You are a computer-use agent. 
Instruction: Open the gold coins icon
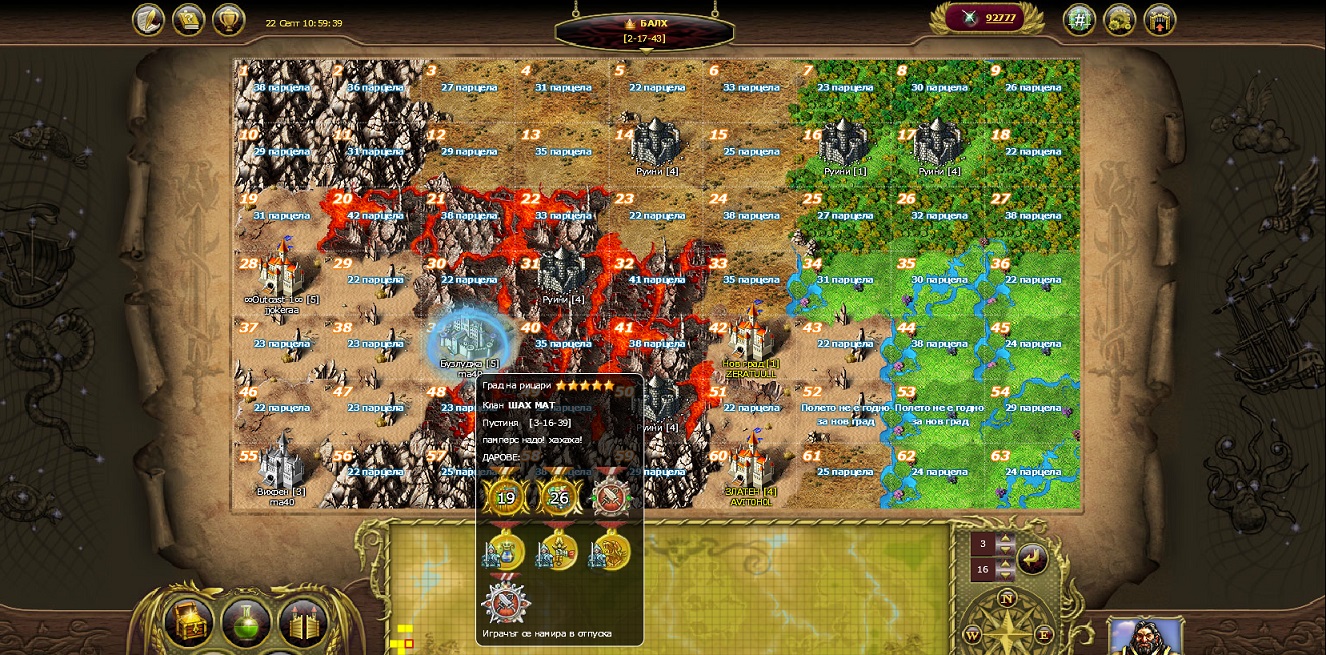click(1119, 20)
